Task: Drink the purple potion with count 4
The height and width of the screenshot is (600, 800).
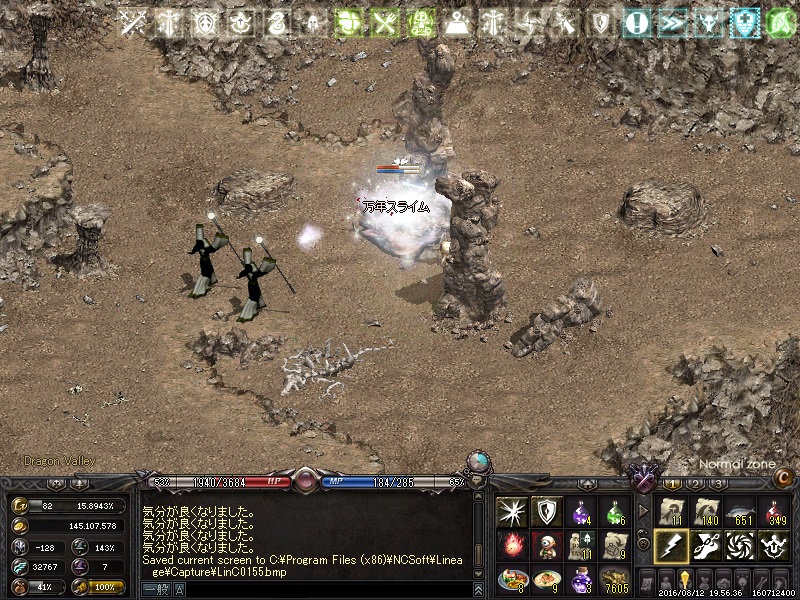Action: click(581, 512)
